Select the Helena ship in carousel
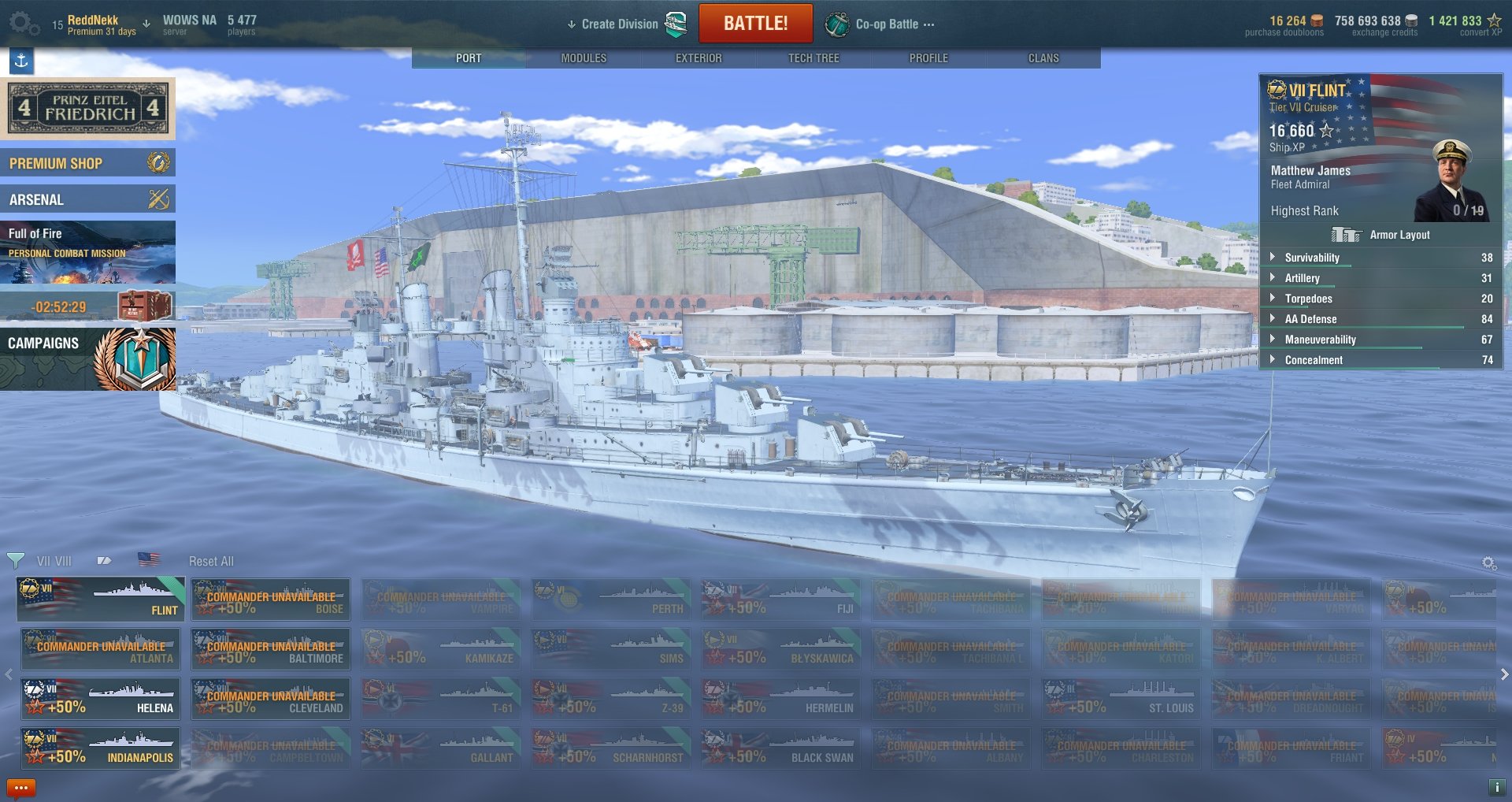1512x802 pixels. pos(101,699)
